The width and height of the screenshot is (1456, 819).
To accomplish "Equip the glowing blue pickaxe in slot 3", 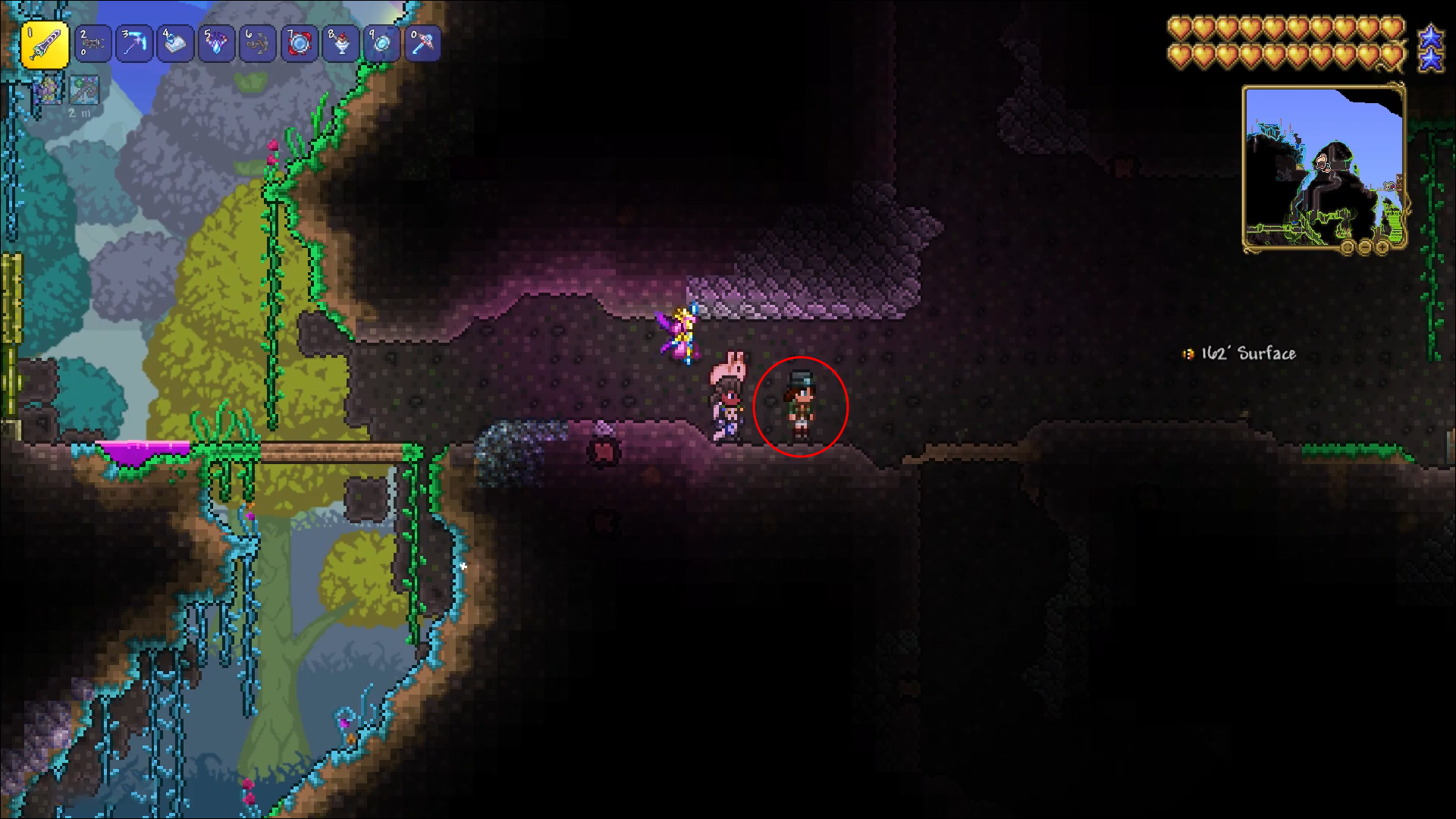I will (134, 44).
